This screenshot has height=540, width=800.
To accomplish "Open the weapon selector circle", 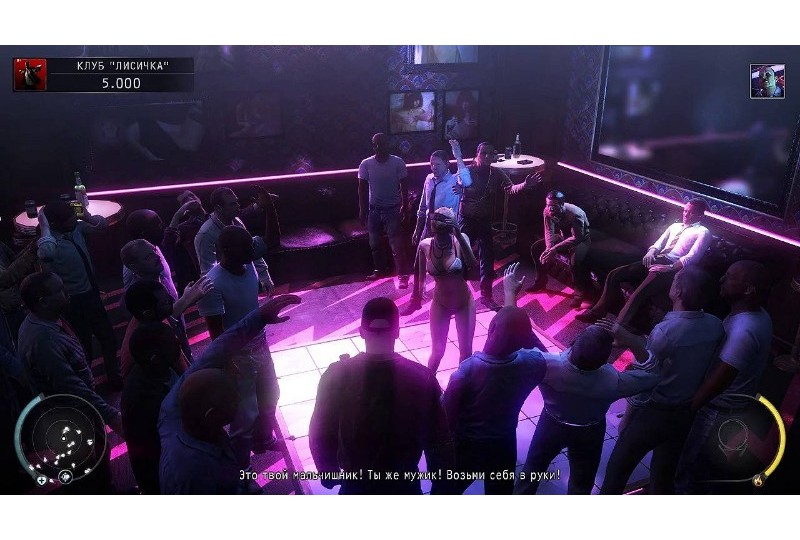I will [742, 438].
